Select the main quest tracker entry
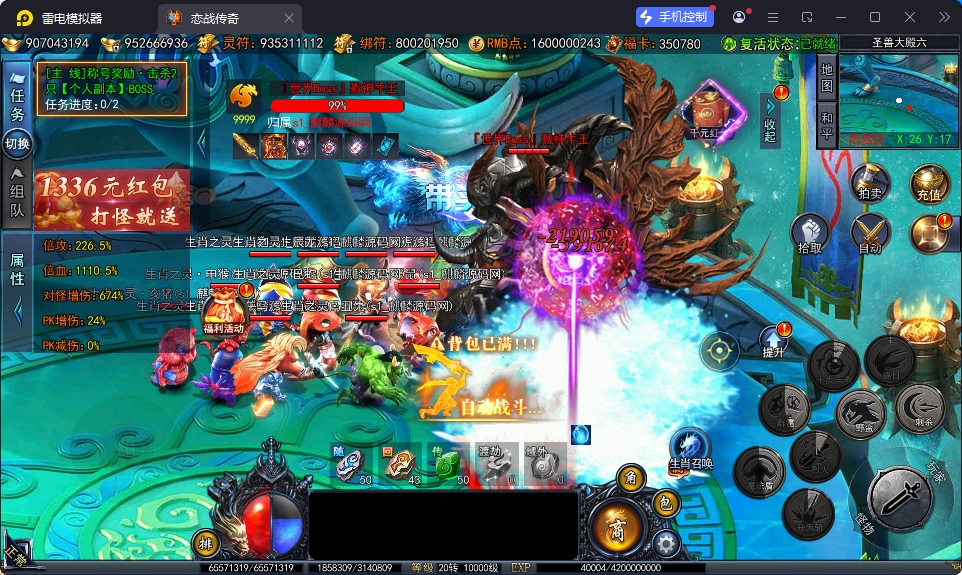The height and width of the screenshot is (575, 962). (111, 88)
